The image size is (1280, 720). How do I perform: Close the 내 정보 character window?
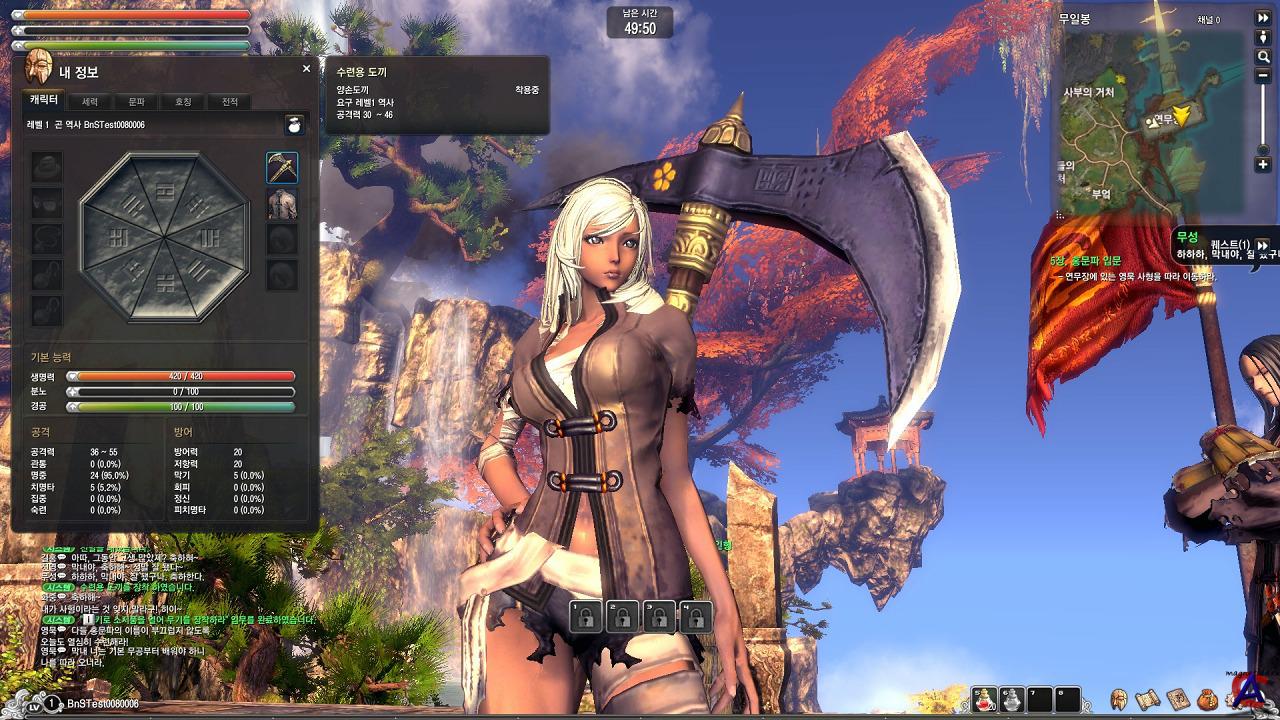click(306, 69)
